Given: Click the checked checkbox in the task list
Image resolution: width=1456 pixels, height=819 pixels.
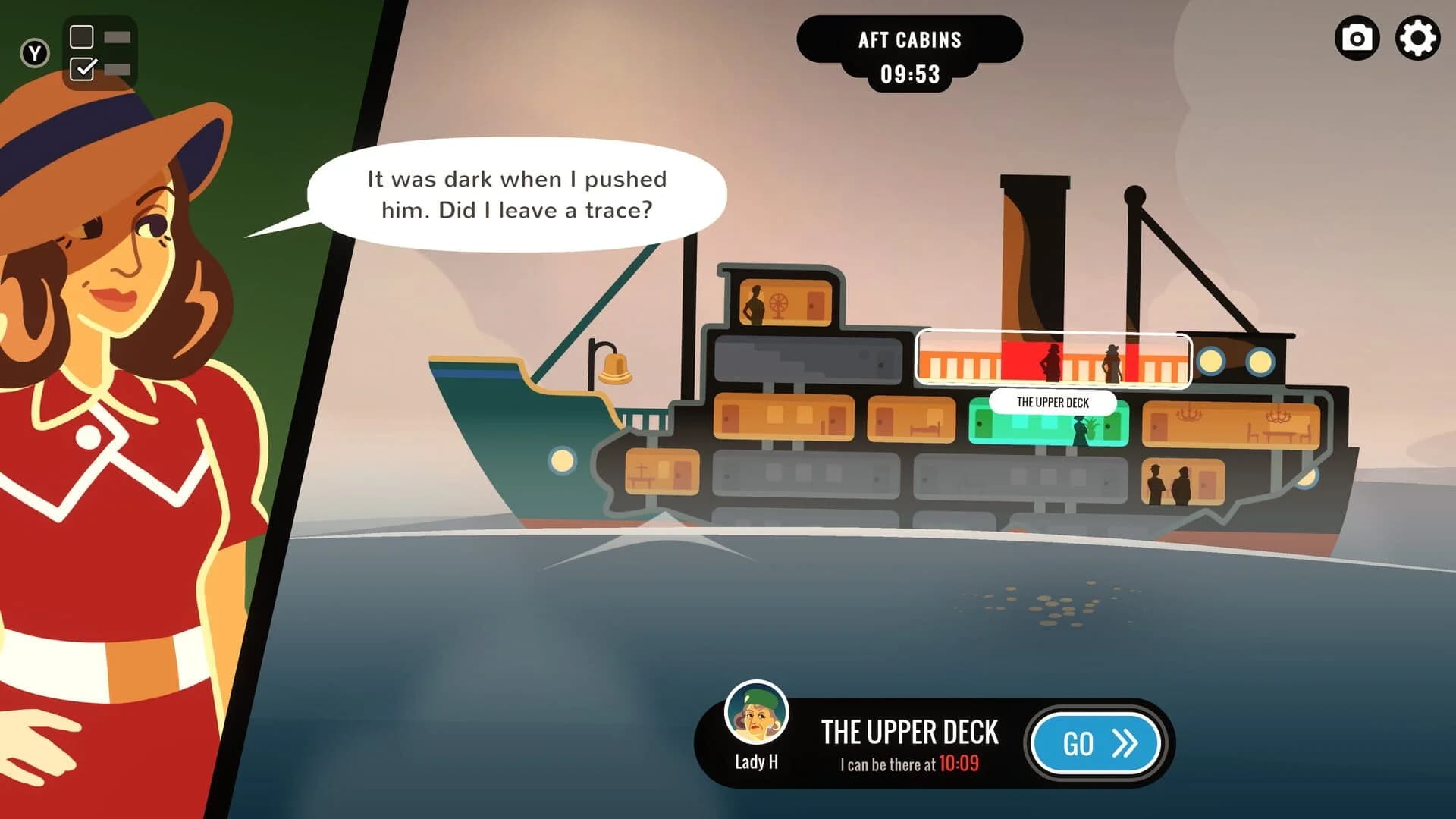Looking at the screenshot, I should [x=80, y=69].
